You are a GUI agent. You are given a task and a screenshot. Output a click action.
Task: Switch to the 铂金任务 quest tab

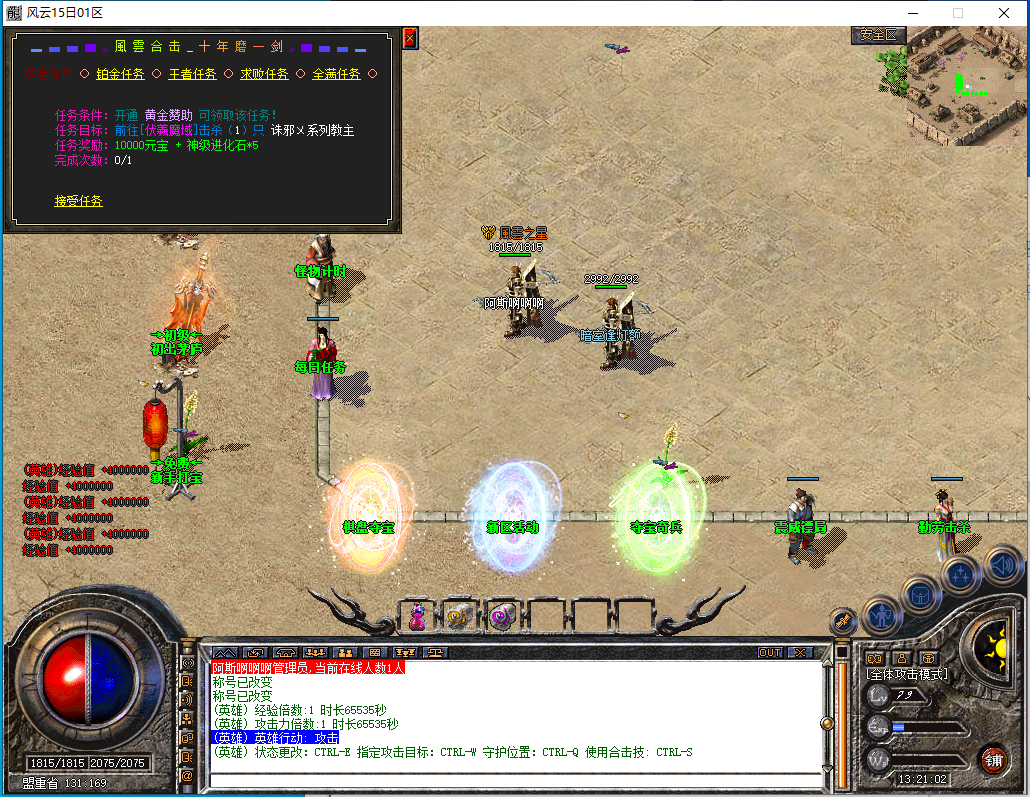[120, 74]
